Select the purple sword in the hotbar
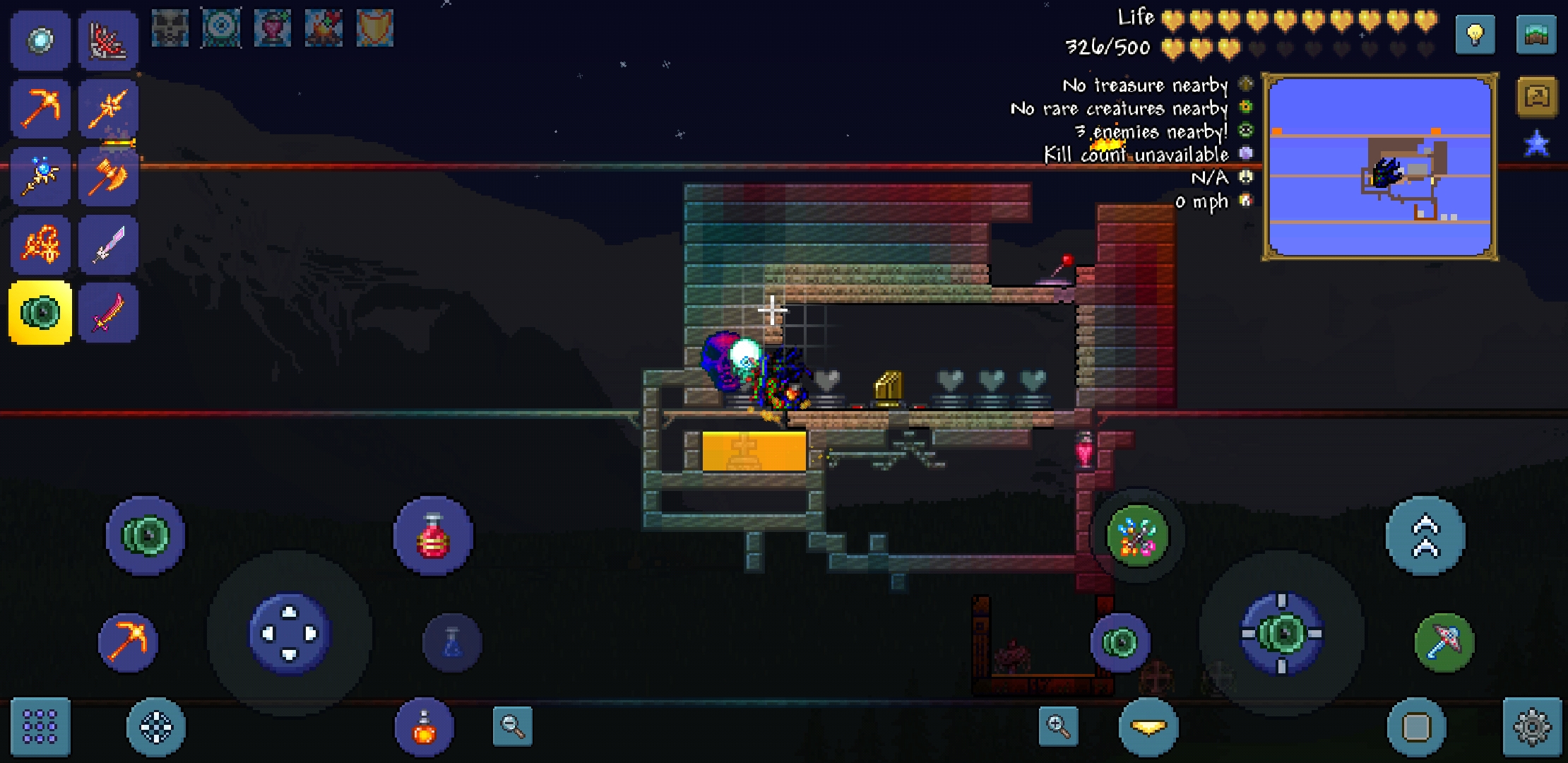 coord(109,244)
